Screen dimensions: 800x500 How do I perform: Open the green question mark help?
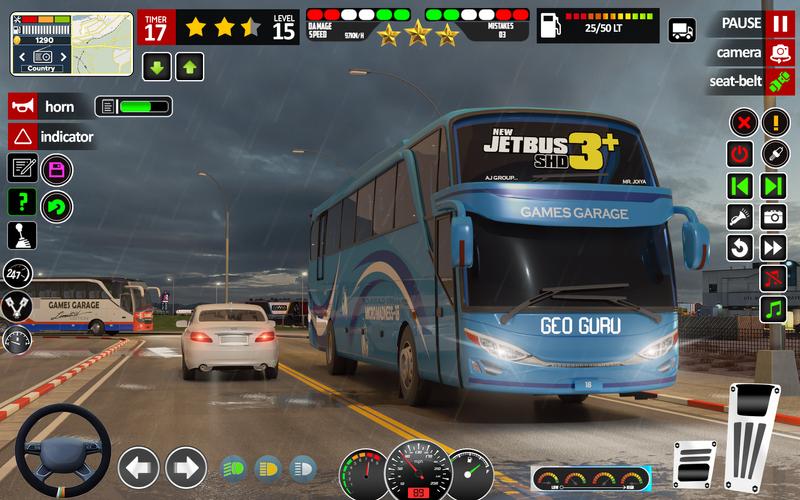click(22, 202)
